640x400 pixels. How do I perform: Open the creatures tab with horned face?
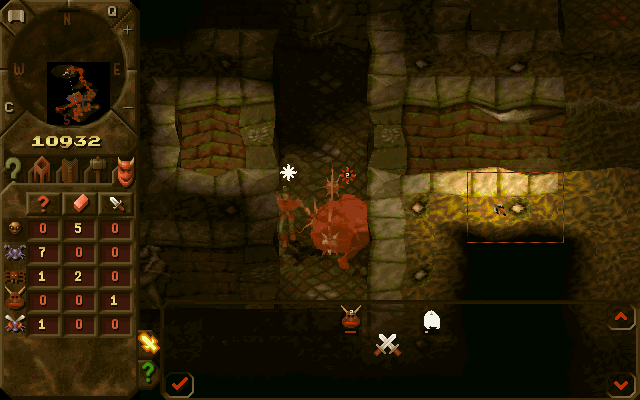tap(124, 170)
